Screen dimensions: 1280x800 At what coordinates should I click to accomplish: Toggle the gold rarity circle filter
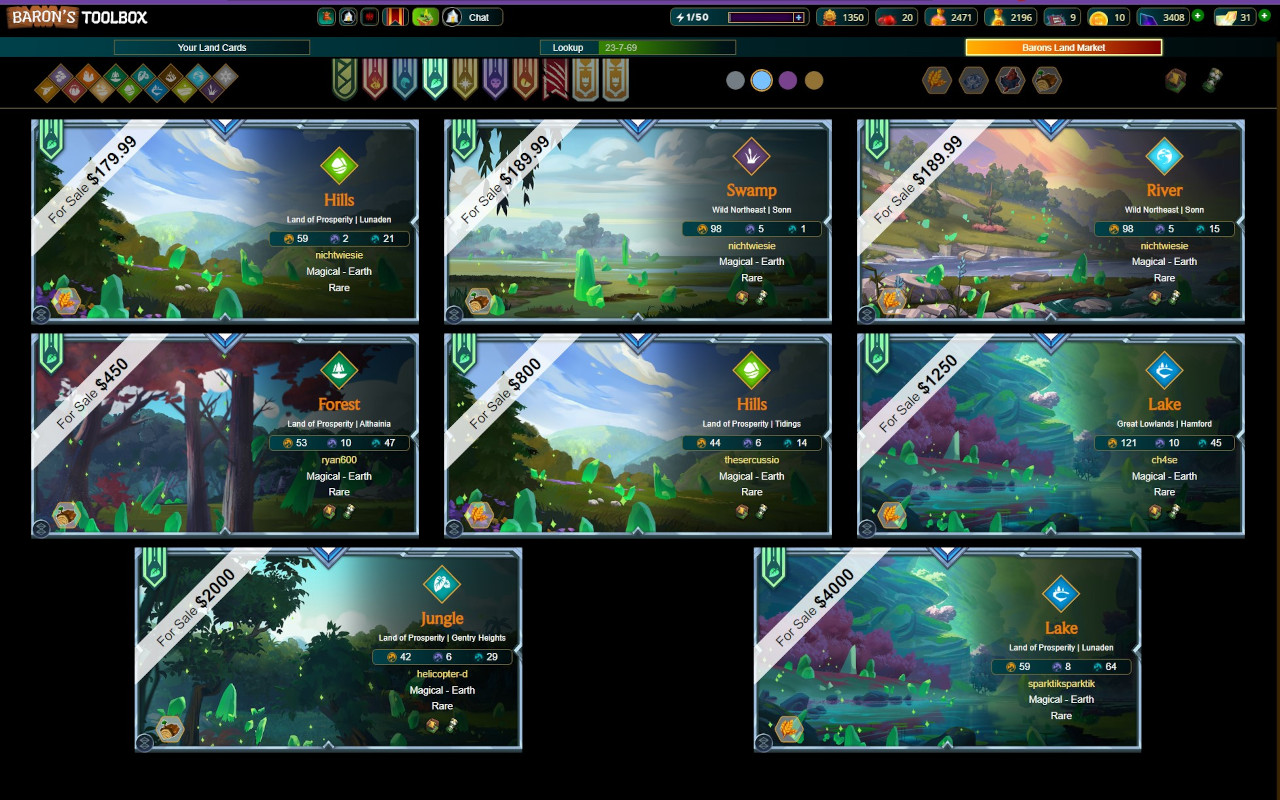tap(814, 80)
